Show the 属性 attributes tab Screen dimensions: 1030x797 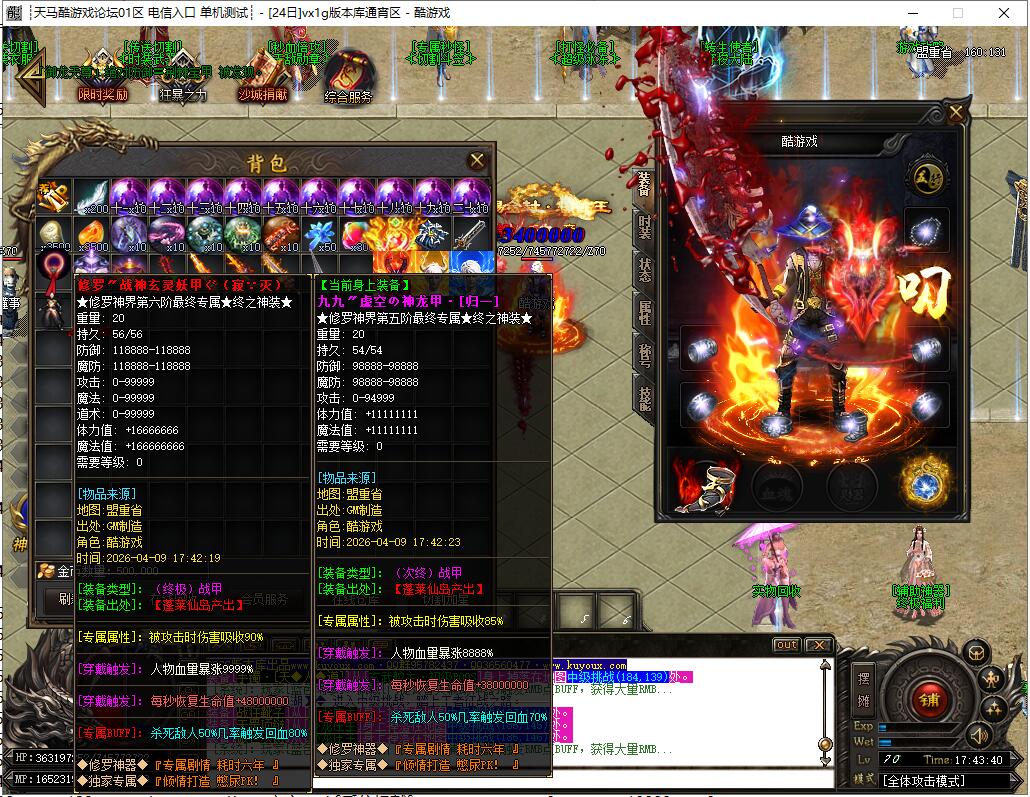click(645, 312)
